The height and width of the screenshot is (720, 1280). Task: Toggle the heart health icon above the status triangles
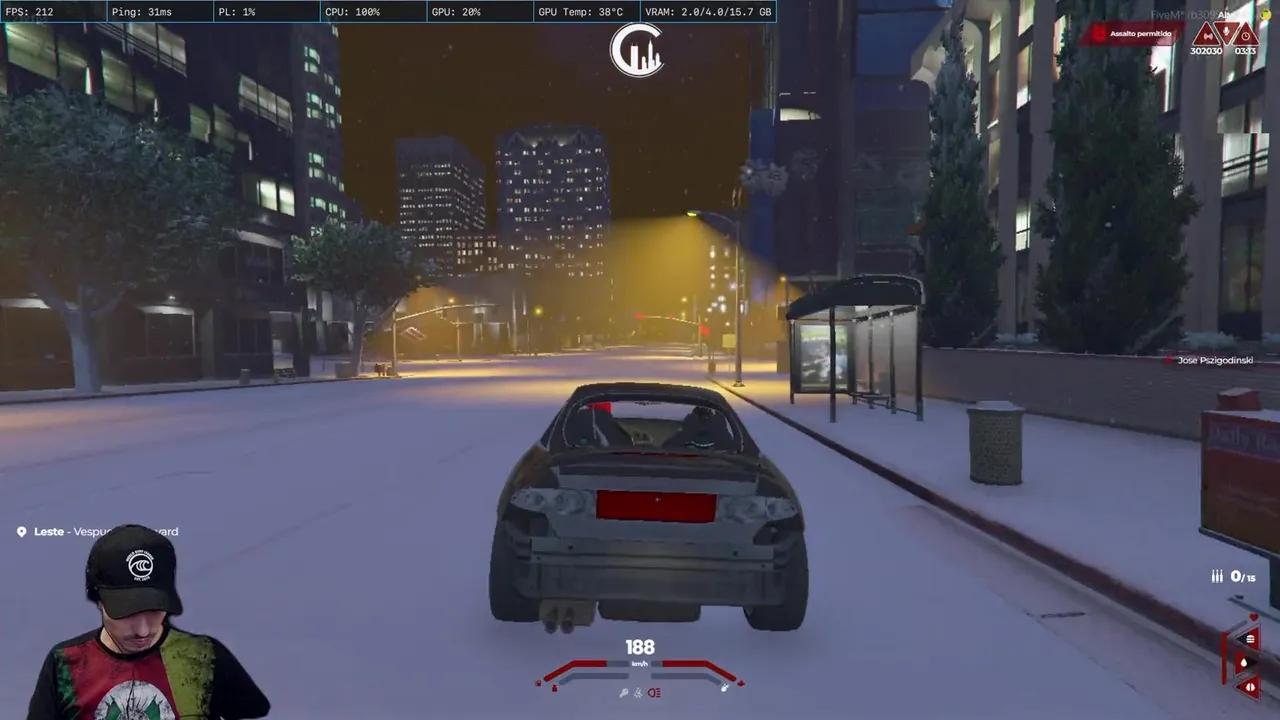(x=1253, y=617)
